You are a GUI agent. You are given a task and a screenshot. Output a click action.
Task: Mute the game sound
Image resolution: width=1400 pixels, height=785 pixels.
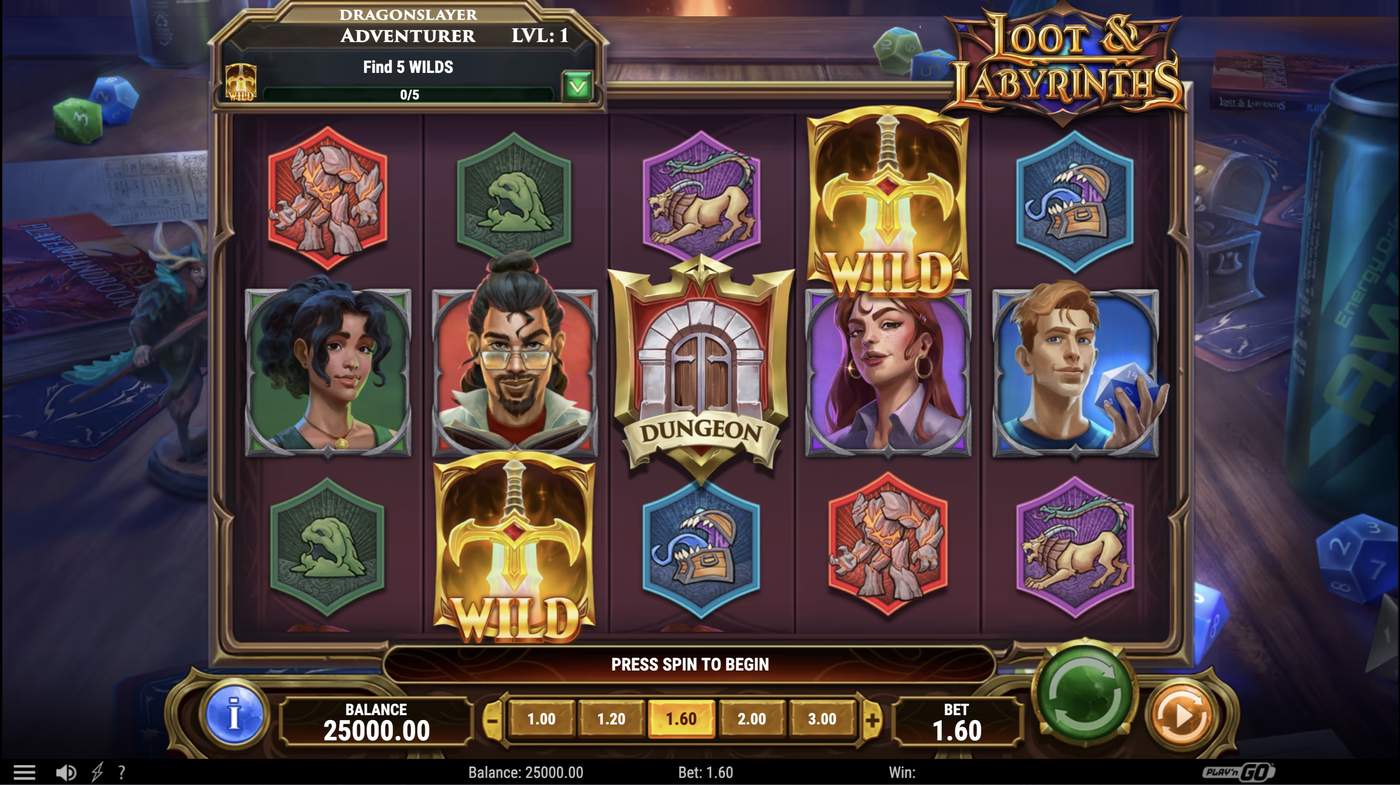66,770
